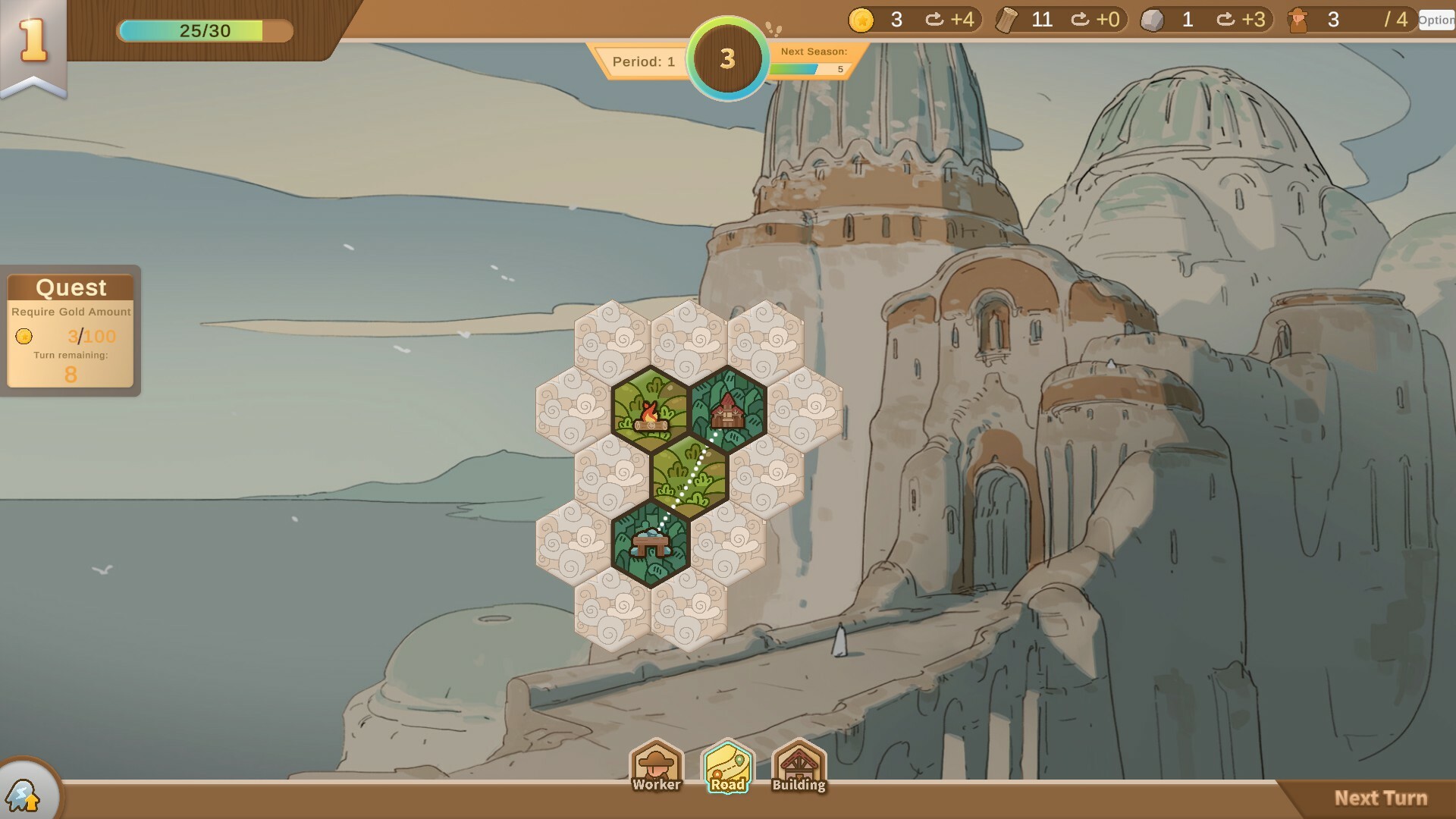Click the gold coin resource icon
This screenshot has height=819, width=1456.
(x=863, y=20)
